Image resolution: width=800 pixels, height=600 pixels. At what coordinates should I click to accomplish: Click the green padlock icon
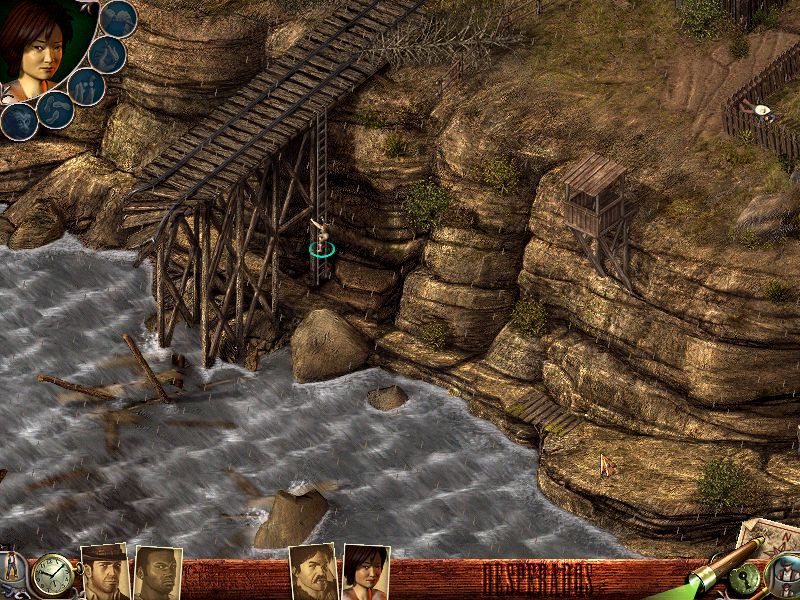point(745,578)
